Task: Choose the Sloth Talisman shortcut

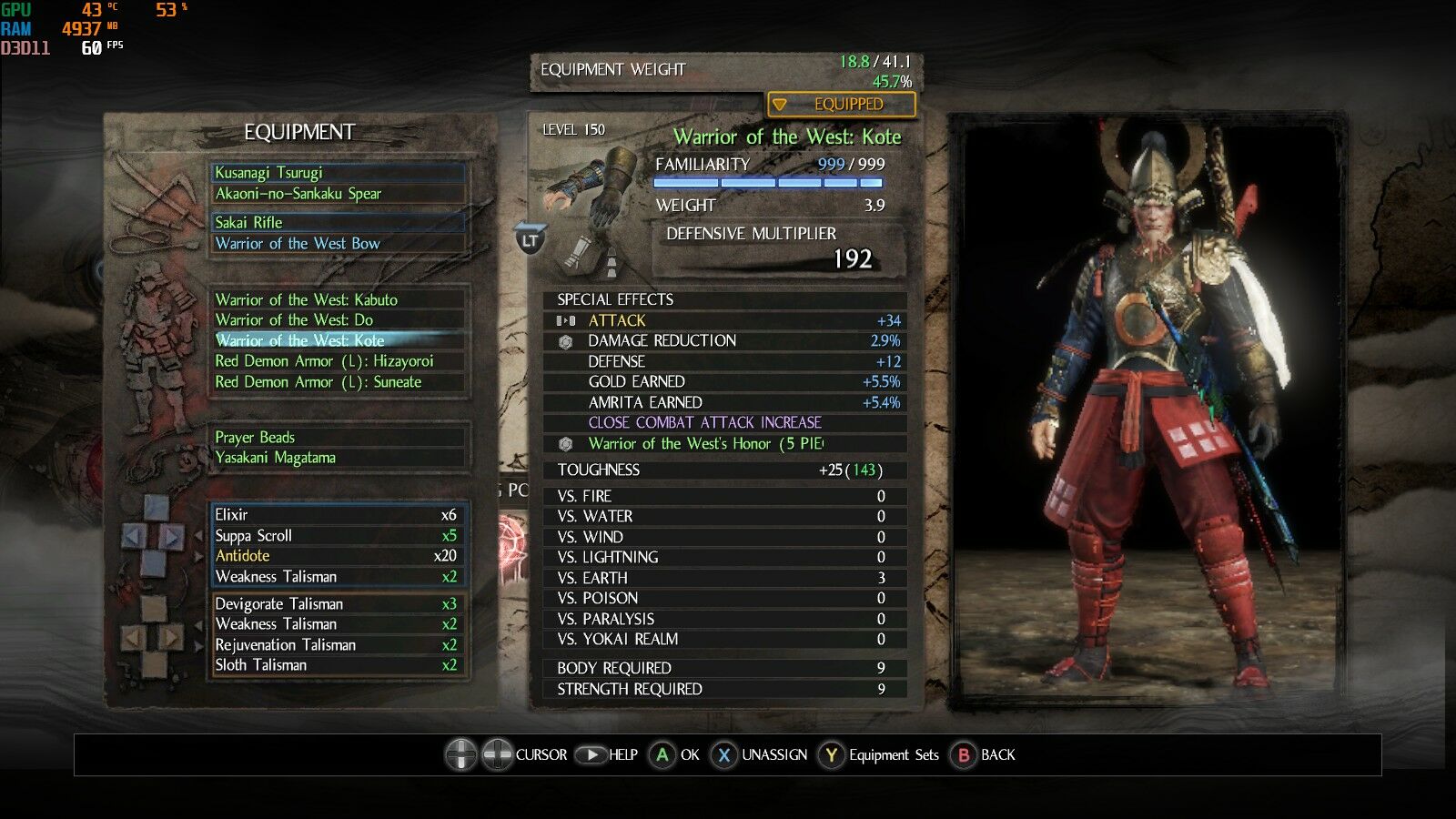Action: [x=337, y=665]
